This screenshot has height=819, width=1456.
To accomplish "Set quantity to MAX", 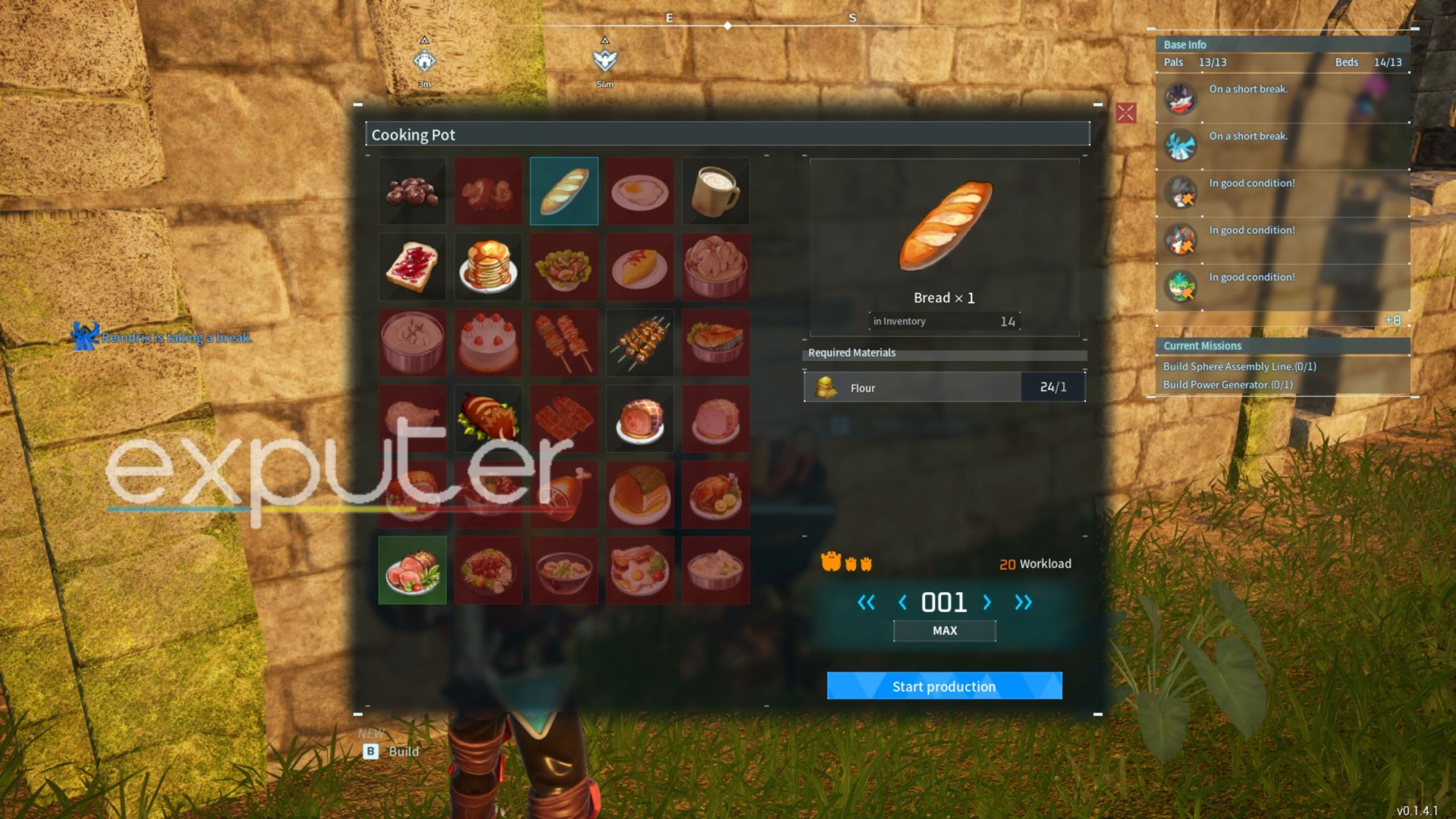I will 944,631.
